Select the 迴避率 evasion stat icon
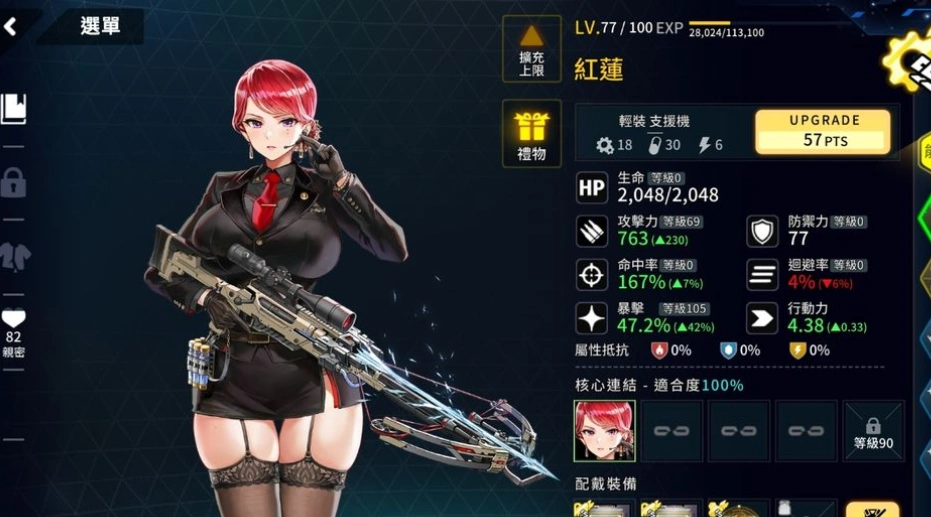The image size is (931, 517). [x=763, y=274]
